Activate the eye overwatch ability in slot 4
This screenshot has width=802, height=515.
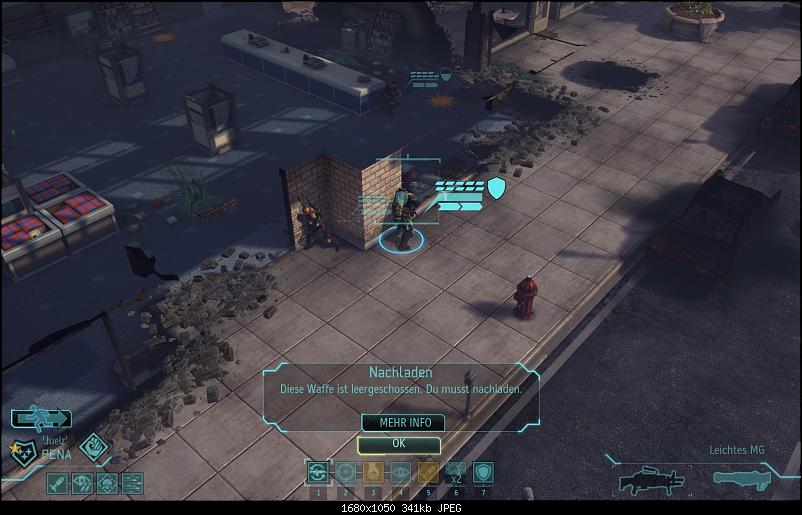coord(400,472)
